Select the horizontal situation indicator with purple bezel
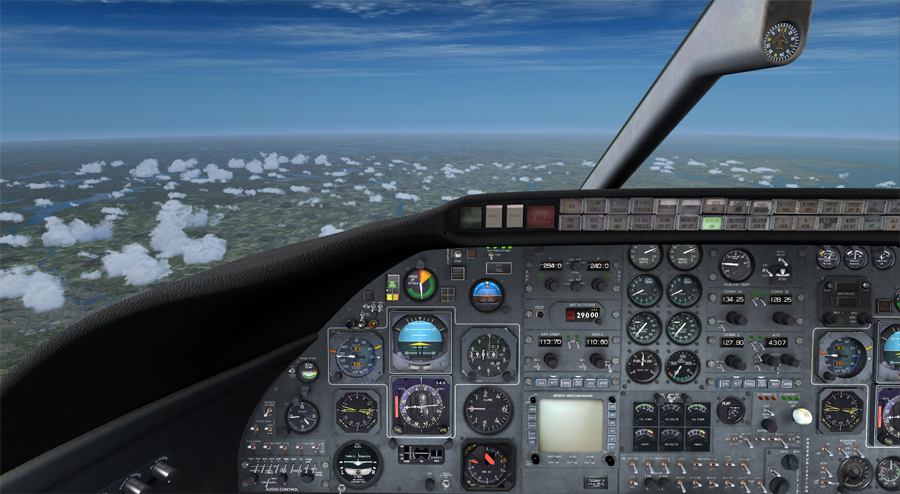 coord(420,407)
